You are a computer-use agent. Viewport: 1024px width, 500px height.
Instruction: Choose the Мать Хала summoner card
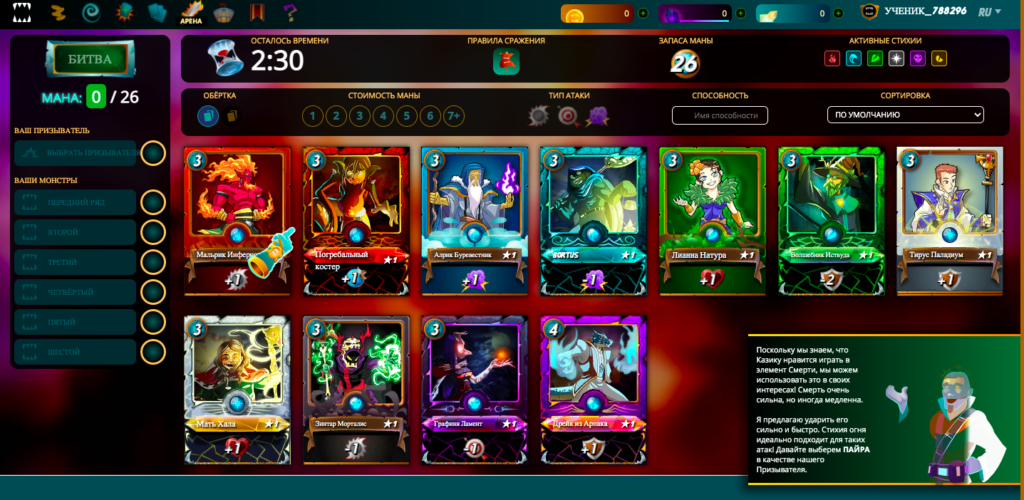pyautogui.click(x=237, y=388)
